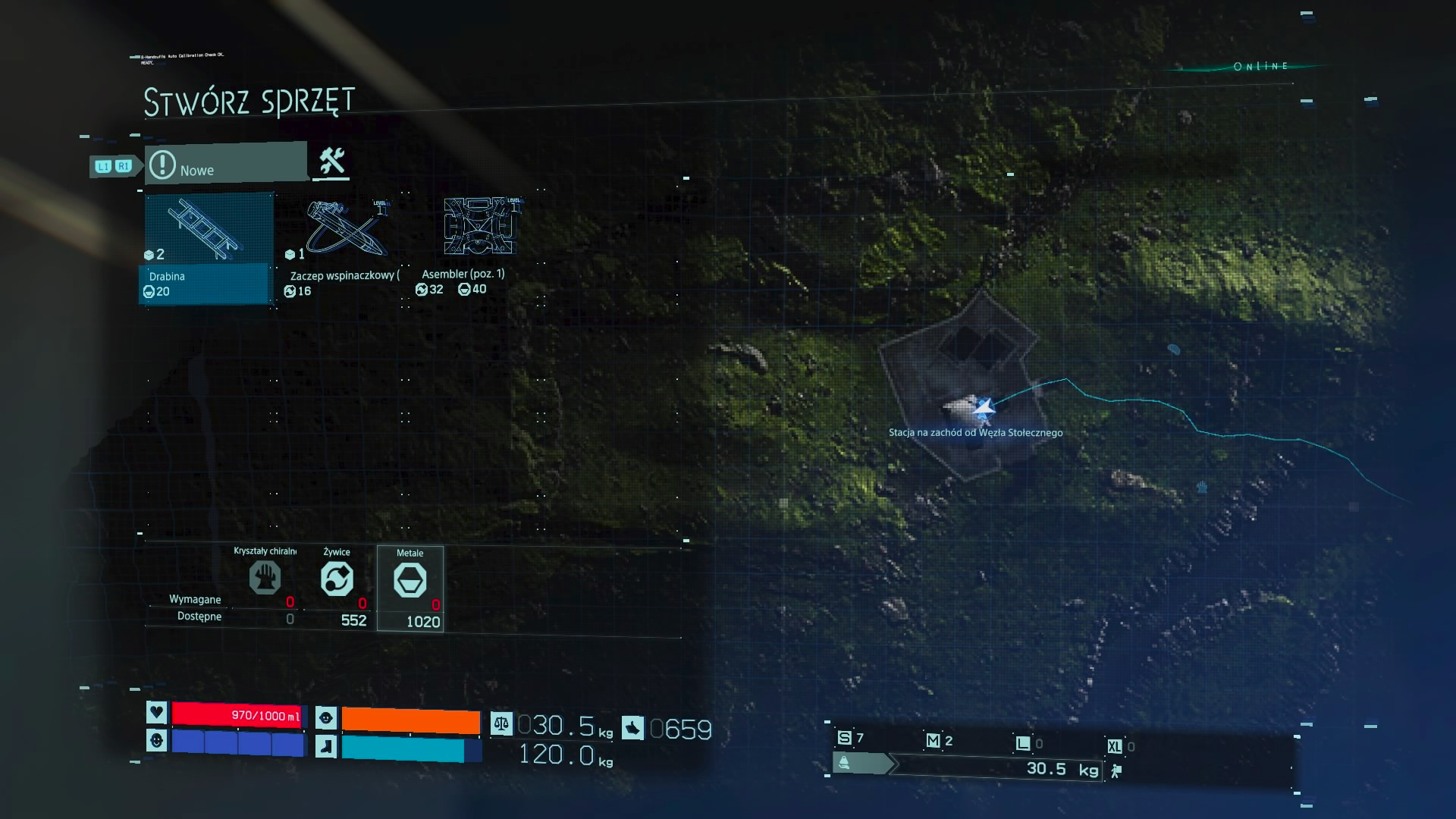Click the station map marker
This screenshot has width=1456, height=819.
983,409
